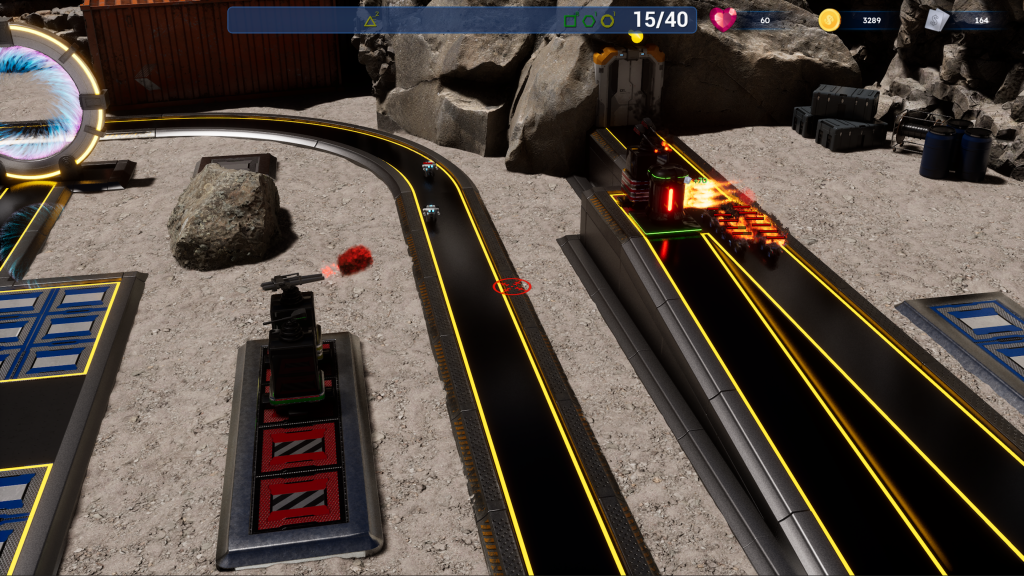This screenshot has height=576, width=1024.
Task: Click the white cube resource icon
Action: (x=935, y=19)
